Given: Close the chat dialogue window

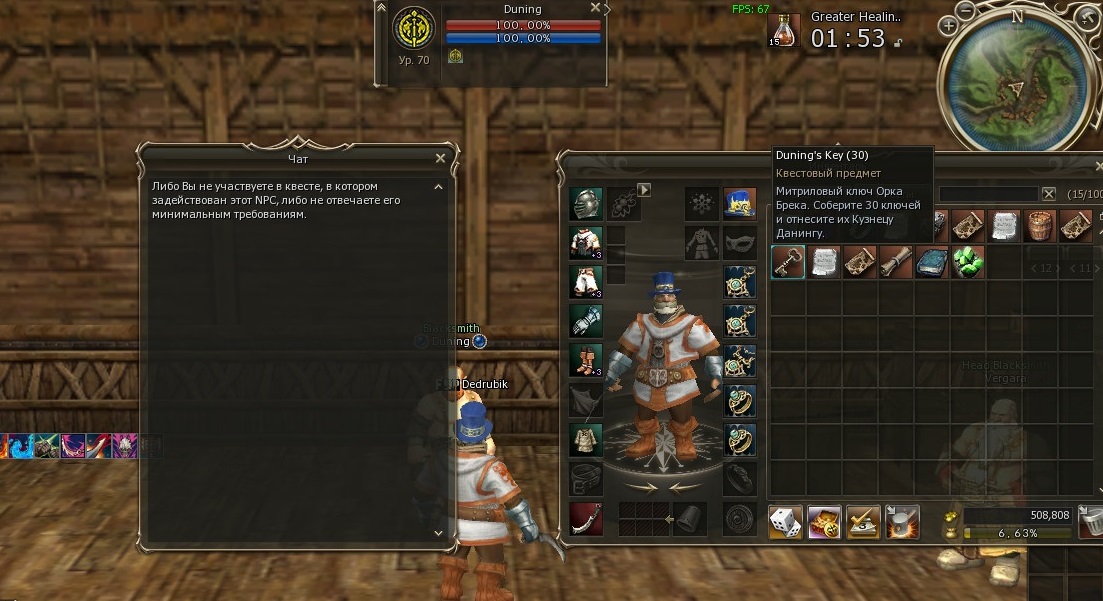Looking at the screenshot, I should tap(440, 158).
